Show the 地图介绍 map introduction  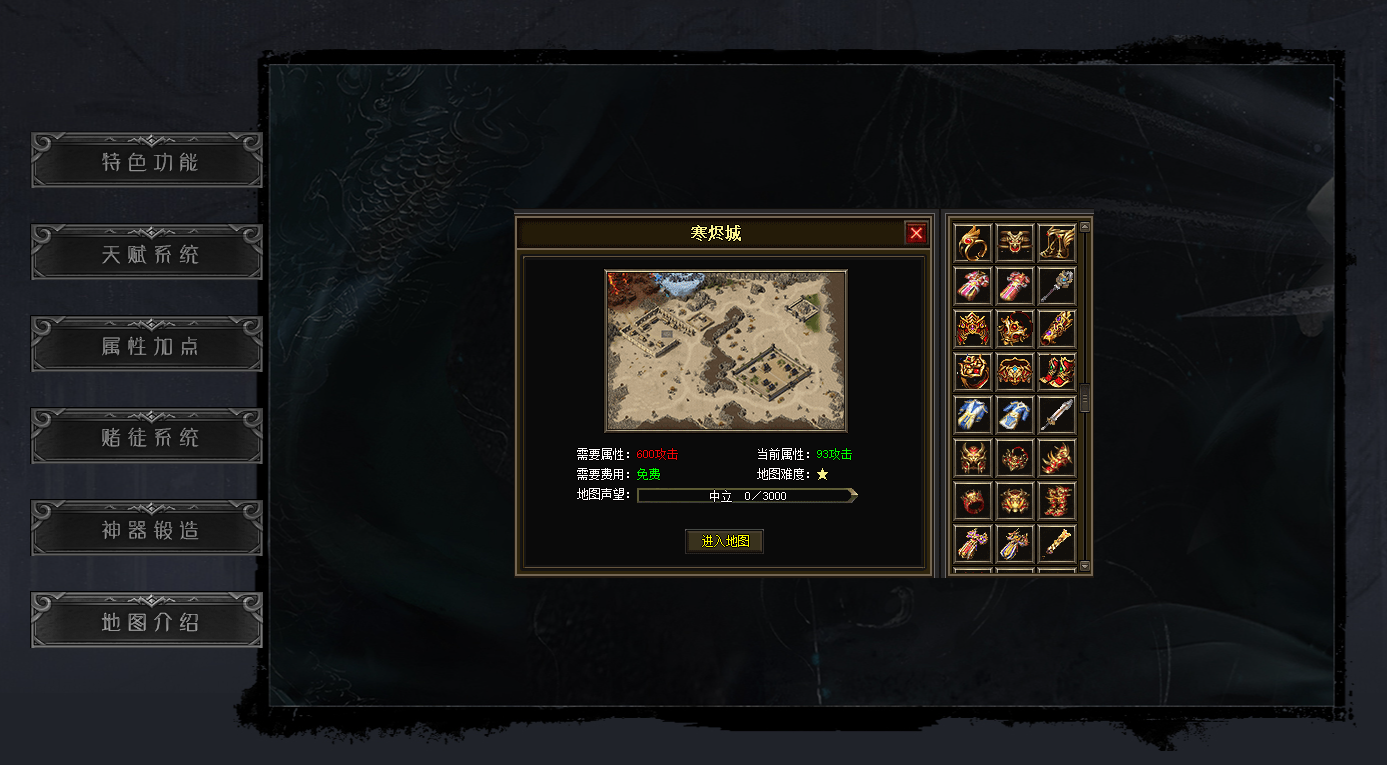[148, 621]
